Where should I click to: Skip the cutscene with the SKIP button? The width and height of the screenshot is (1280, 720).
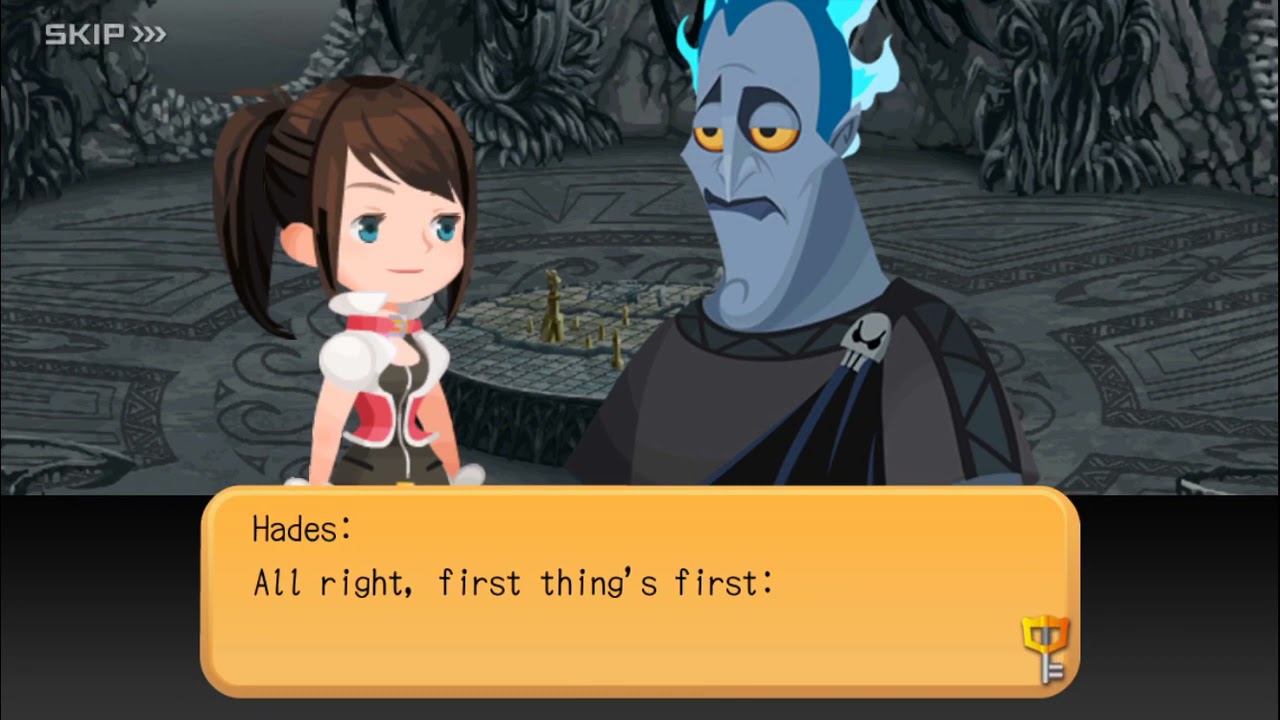click(x=105, y=35)
